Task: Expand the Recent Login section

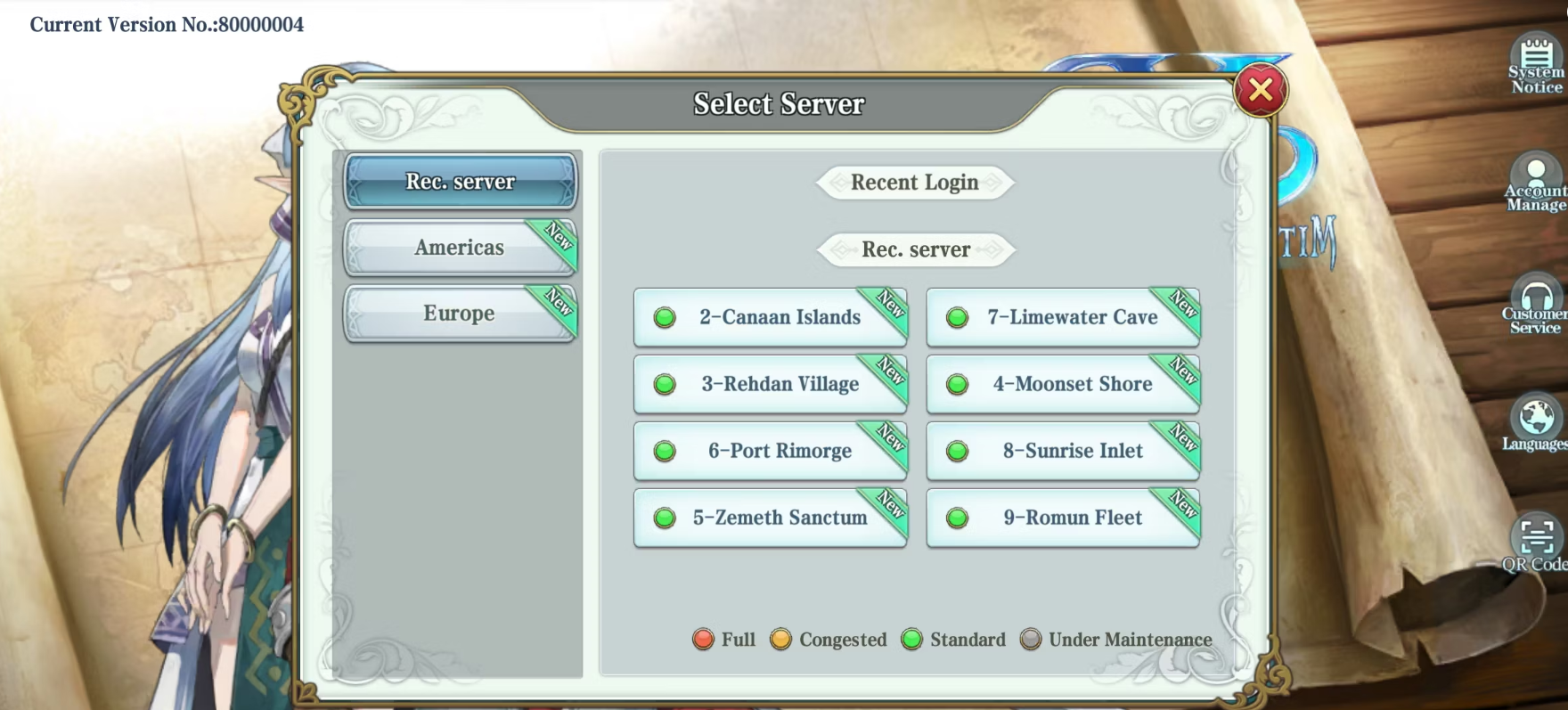Action: coord(913,183)
